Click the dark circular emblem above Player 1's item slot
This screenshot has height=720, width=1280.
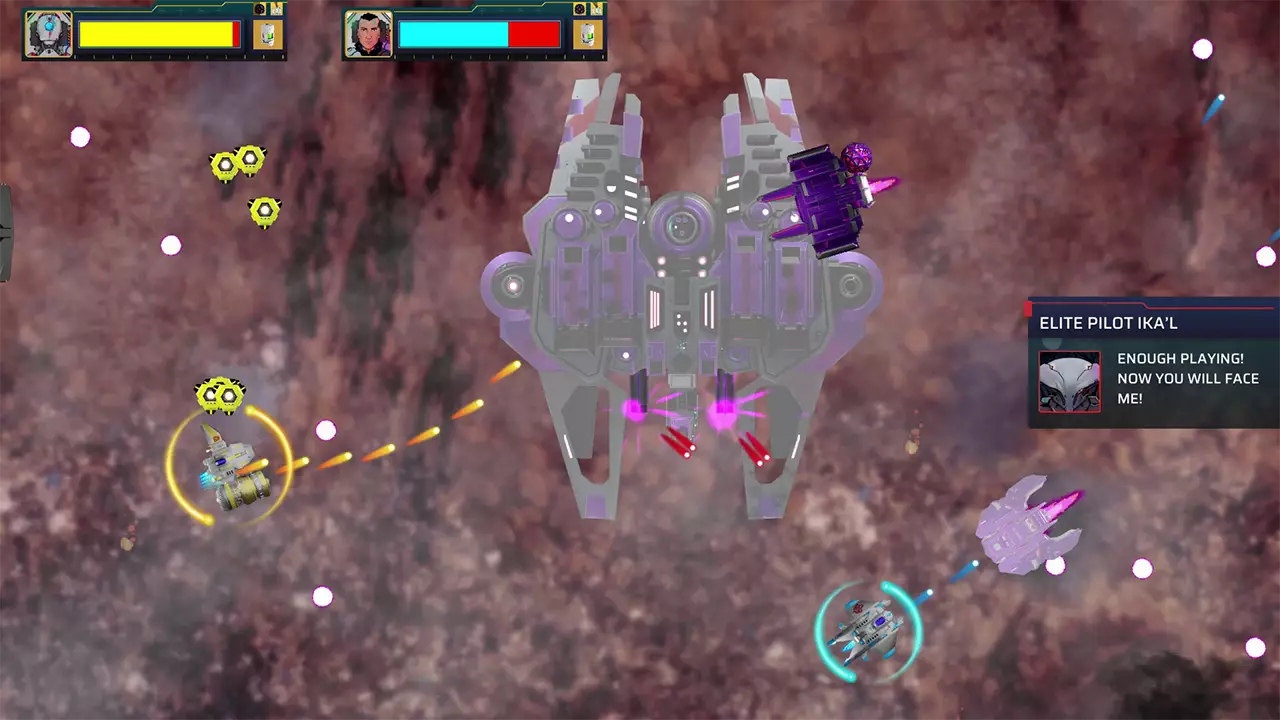[260, 8]
